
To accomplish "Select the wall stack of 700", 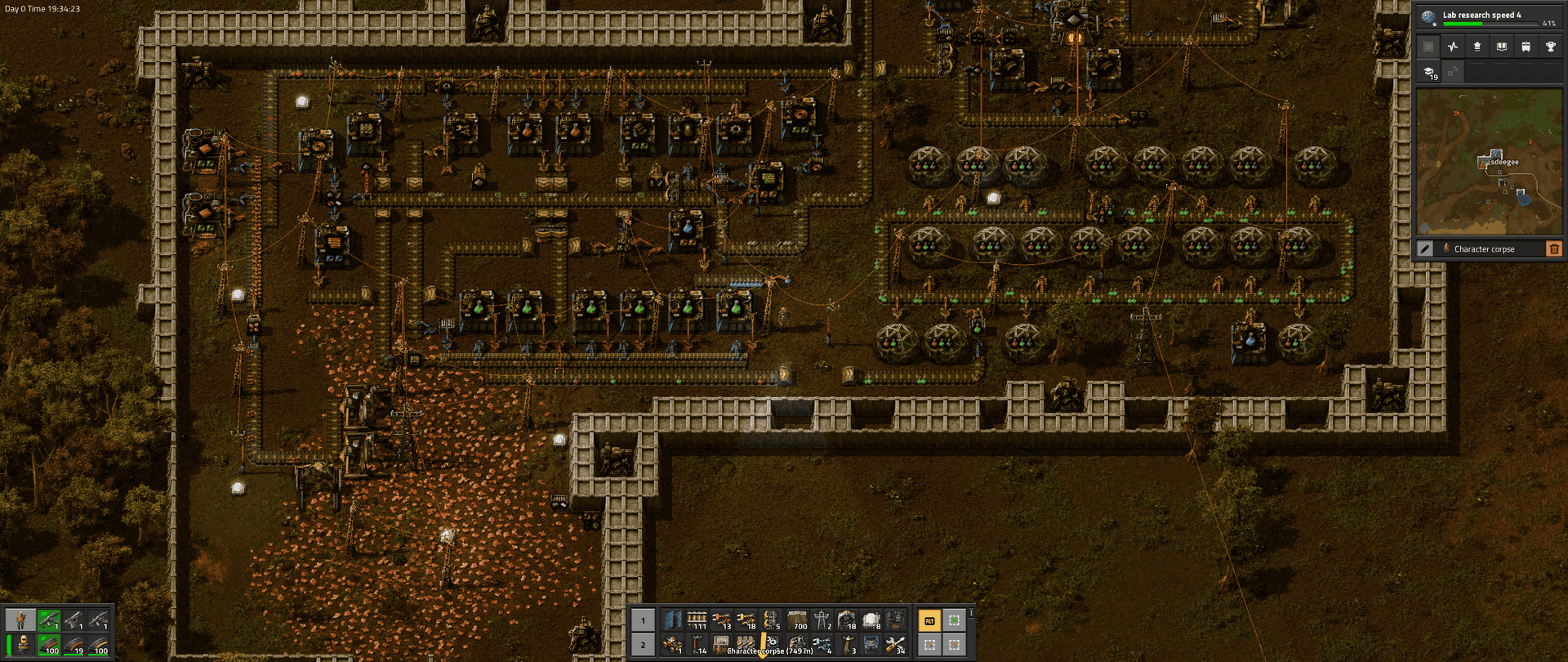I will (x=796, y=620).
